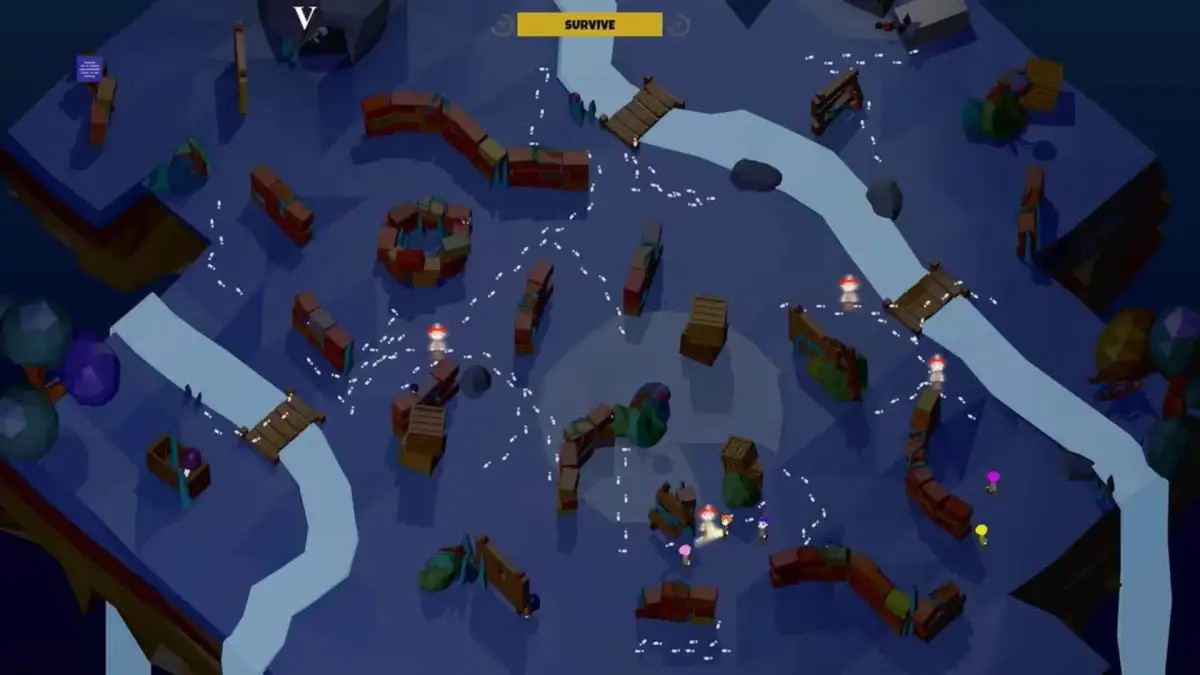This screenshot has height=675, width=1200.
Task: Click the yellow SURVIVE objective banner
Action: coord(589,24)
